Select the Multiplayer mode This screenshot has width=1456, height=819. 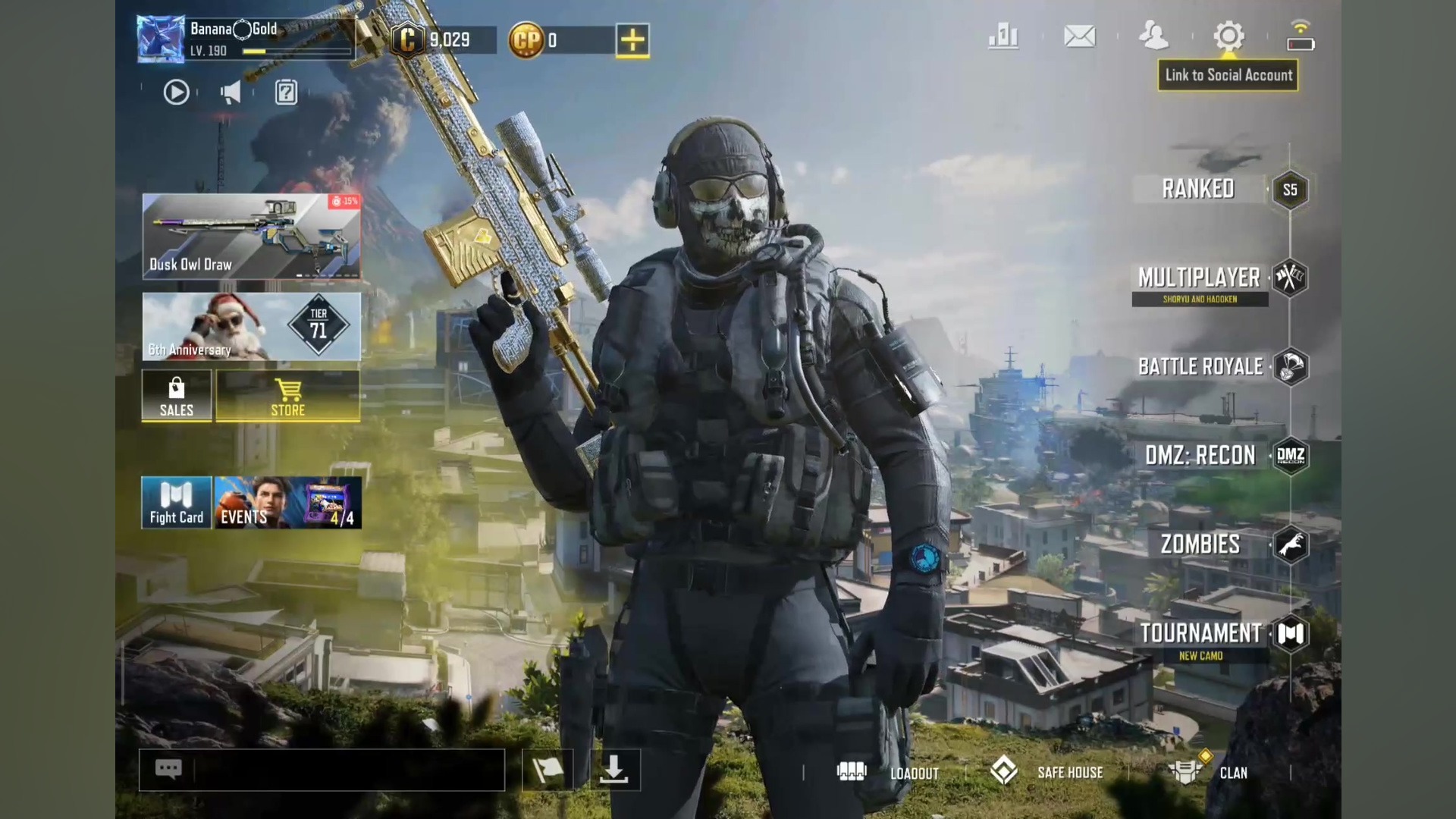click(1199, 278)
